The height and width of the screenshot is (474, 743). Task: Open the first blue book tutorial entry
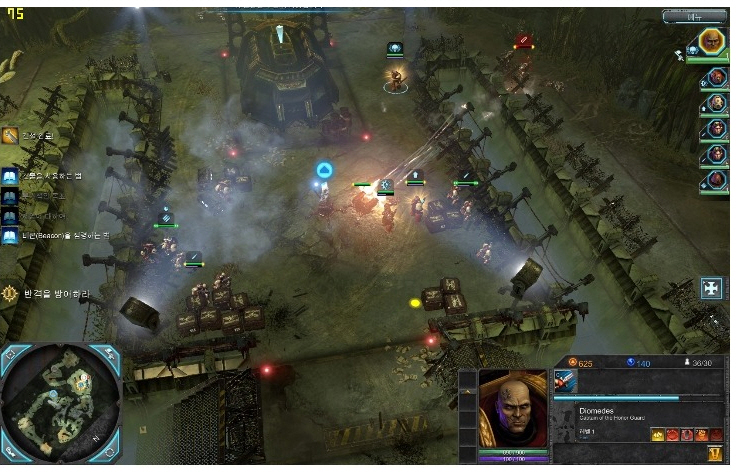[10, 177]
